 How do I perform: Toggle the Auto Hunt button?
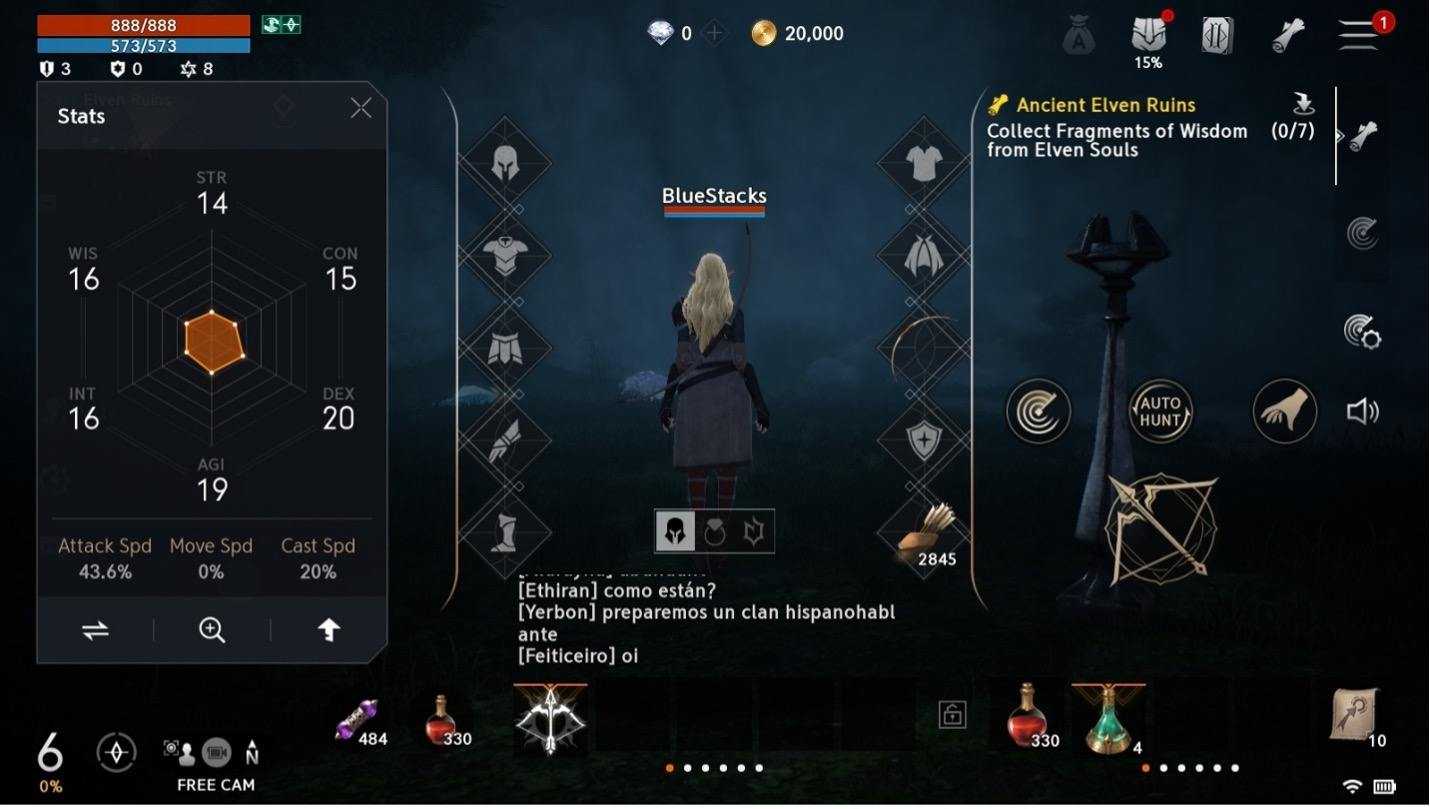click(1160, 411)
